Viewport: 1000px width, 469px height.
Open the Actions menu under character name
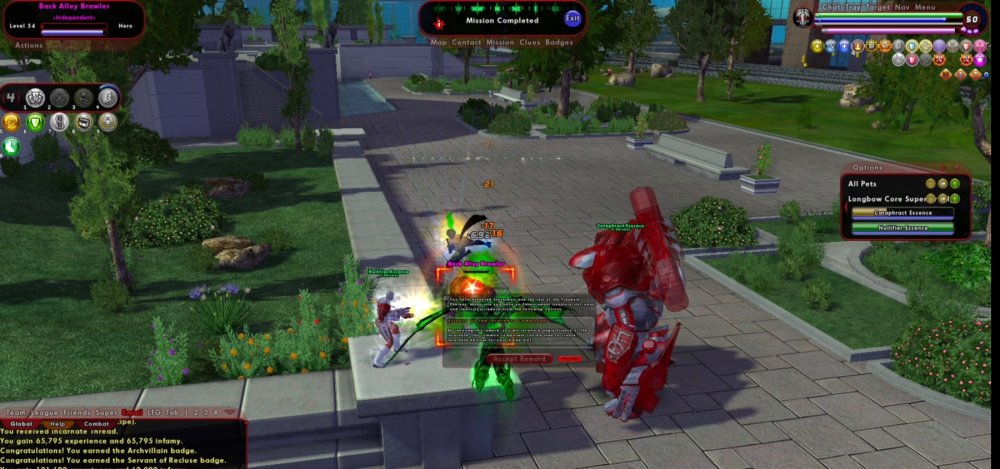pos(30,45)
